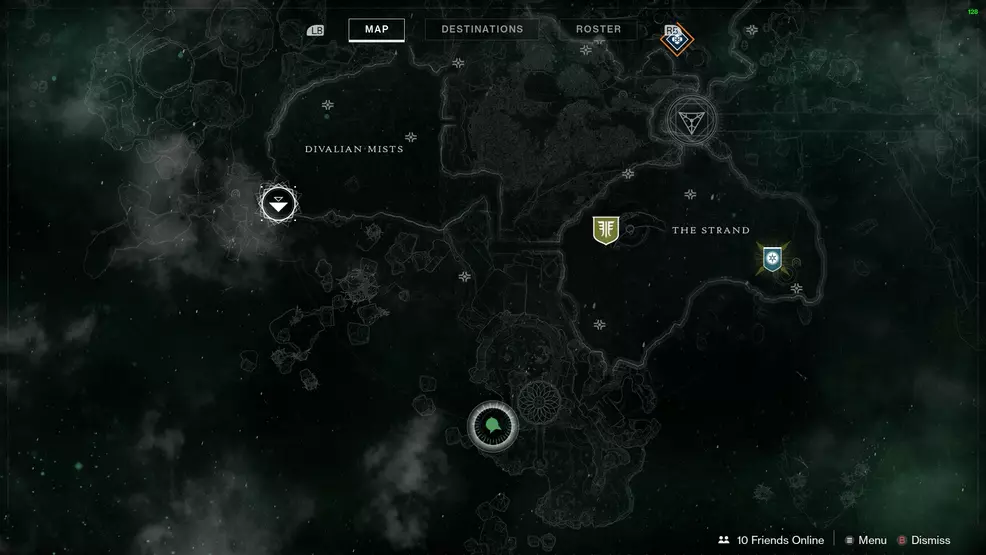Open the 10 Friends Online list
Screen dimensions: 986x555
tap(771, 540)
